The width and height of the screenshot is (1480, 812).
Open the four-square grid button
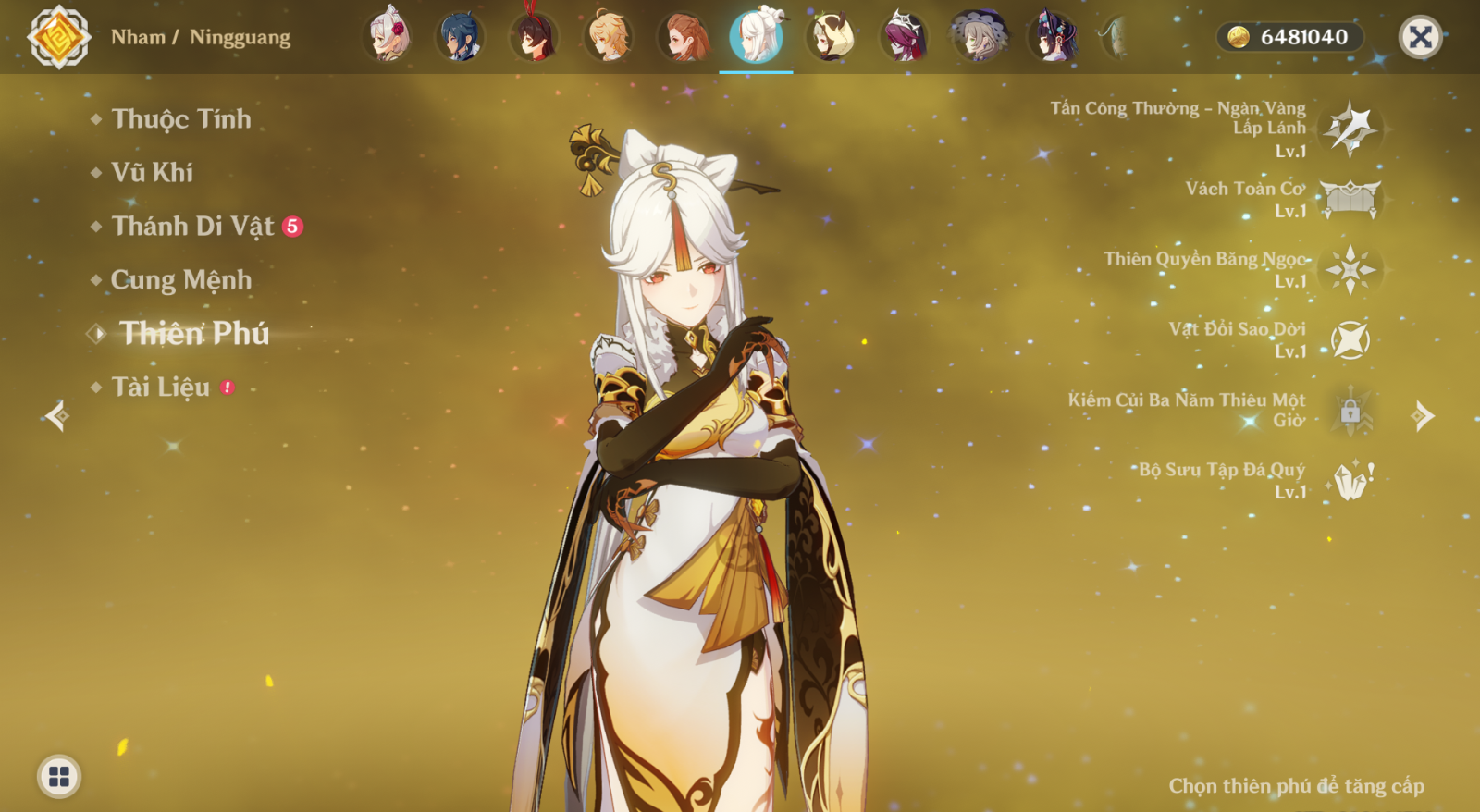59,776
